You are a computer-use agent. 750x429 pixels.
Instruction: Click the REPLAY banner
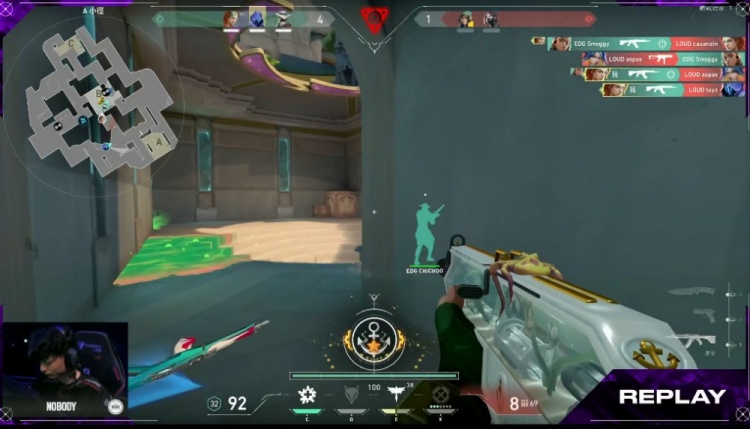pos(671,396)
